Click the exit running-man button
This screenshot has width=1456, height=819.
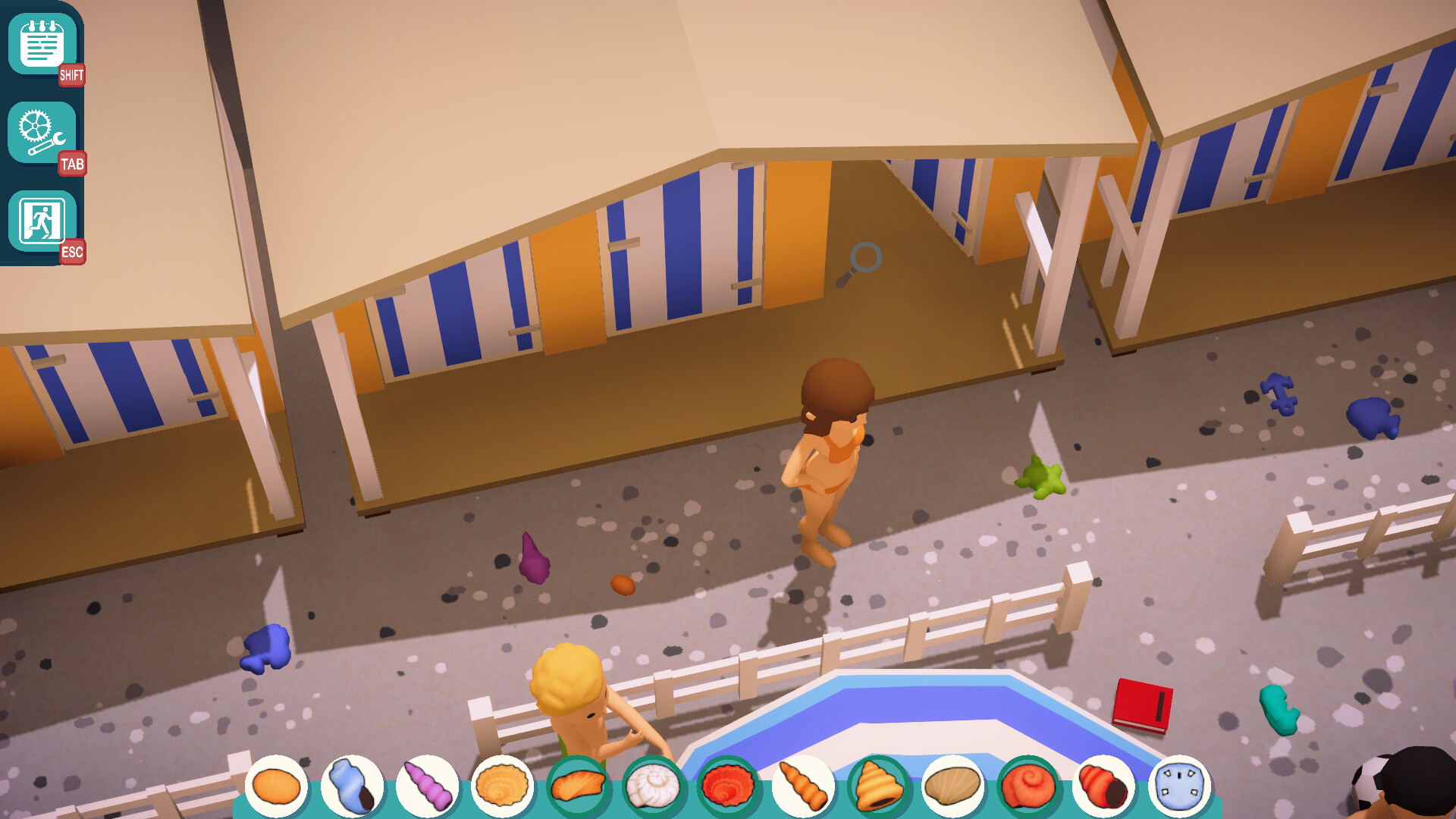point(42,221)
